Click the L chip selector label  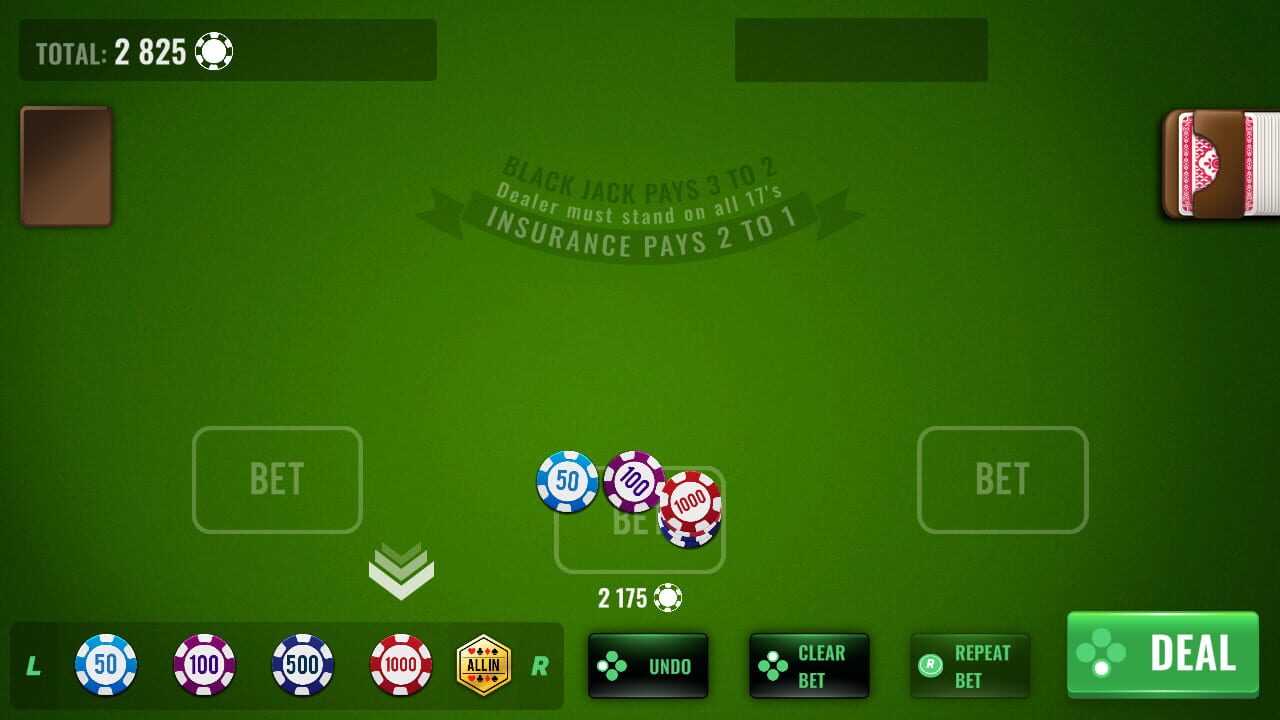pyautogui.click(x=33, y=667)
